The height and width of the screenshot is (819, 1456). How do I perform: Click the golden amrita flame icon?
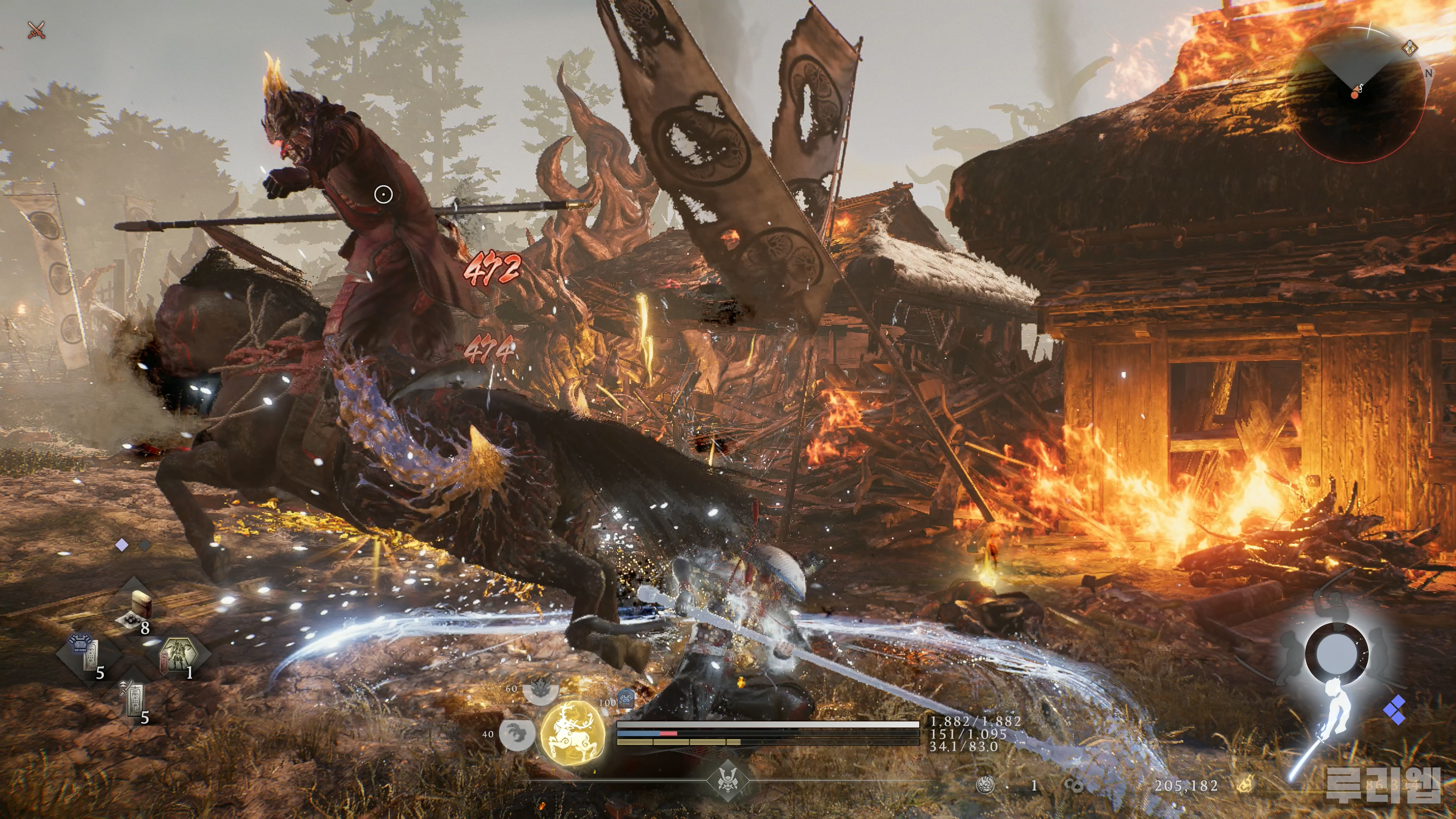point(1244,784)
